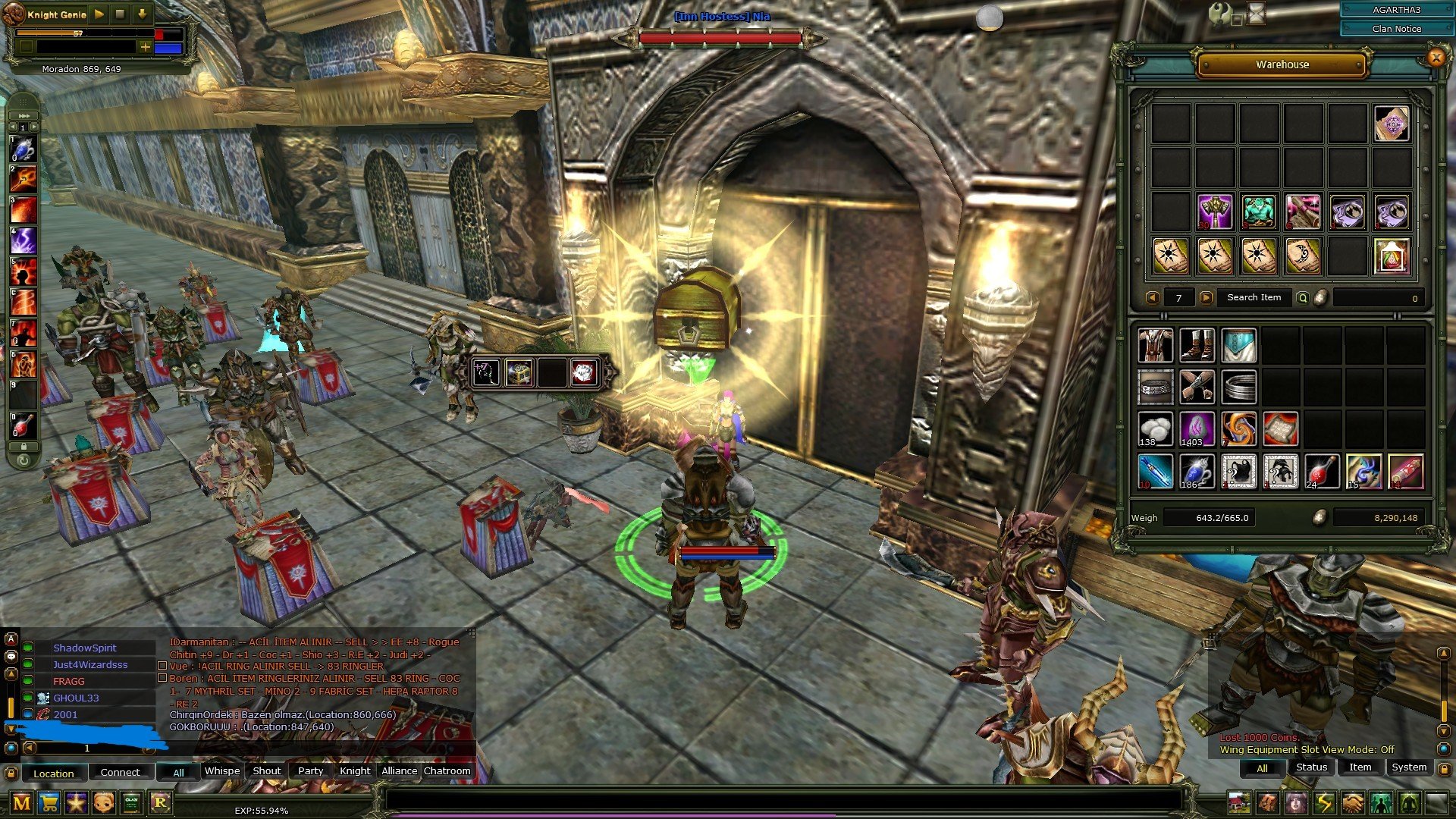Click the previous page arrow in the Warehouse
The height and width of the screenshot is (819, 1456).
[1153, 297]
